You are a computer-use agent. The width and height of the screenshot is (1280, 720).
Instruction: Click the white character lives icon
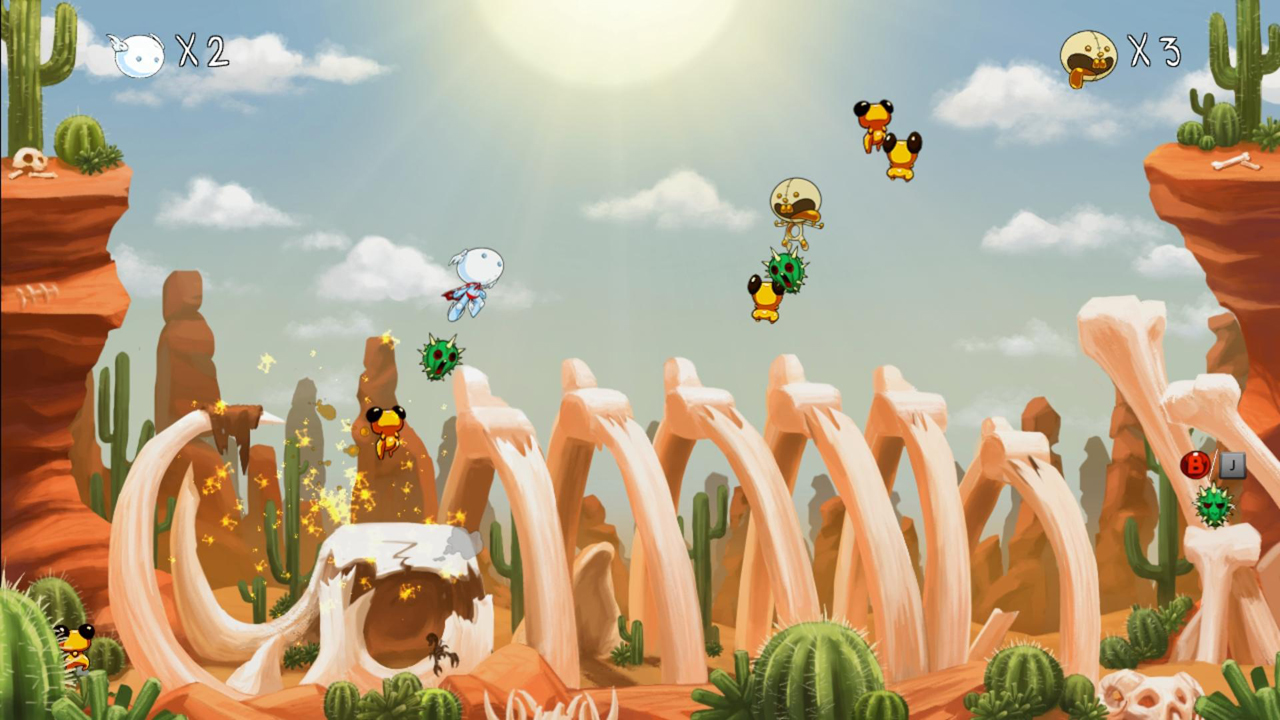click(138, 55)
